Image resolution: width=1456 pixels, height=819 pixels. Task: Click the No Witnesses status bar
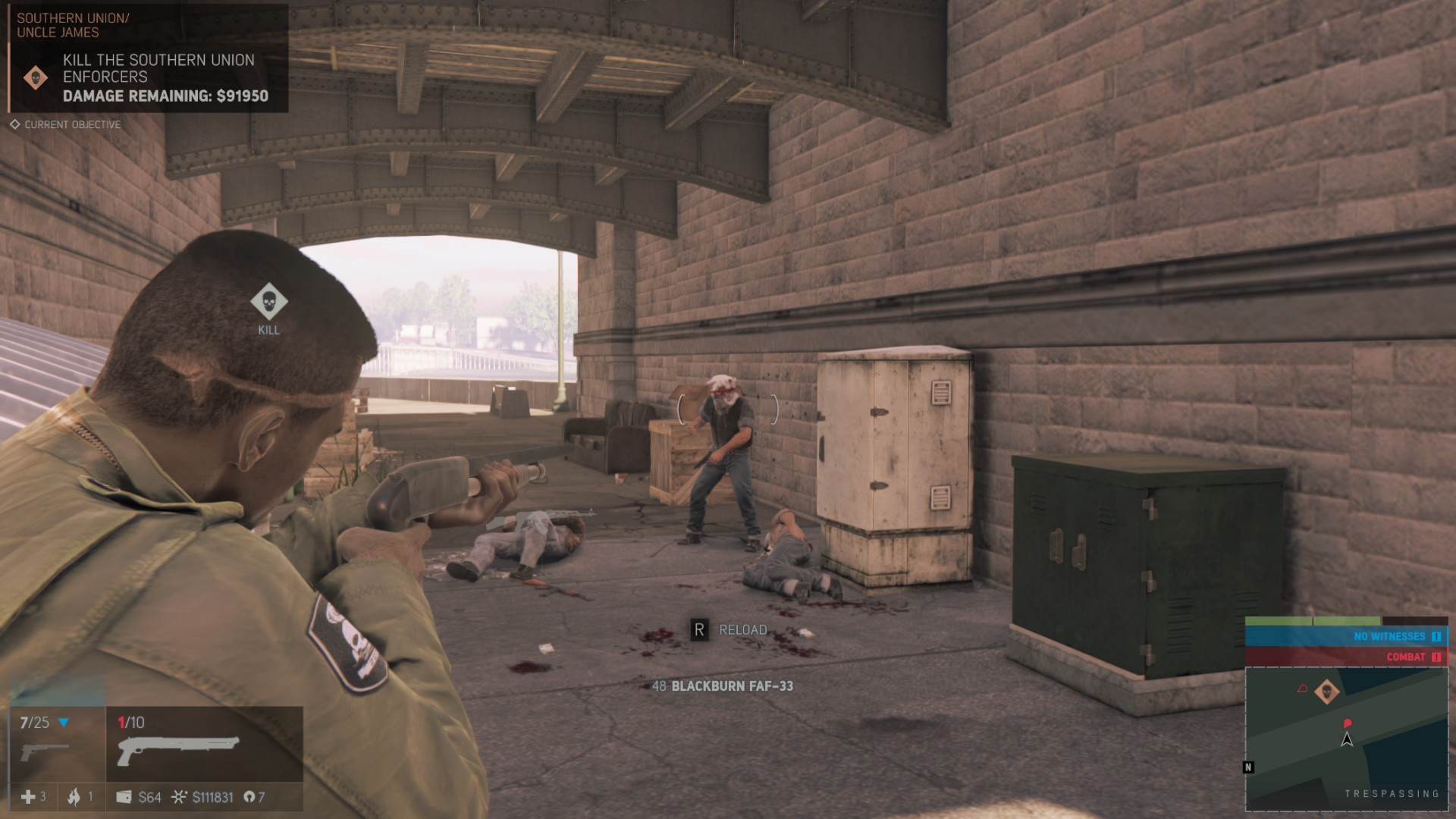(1346, 636)
